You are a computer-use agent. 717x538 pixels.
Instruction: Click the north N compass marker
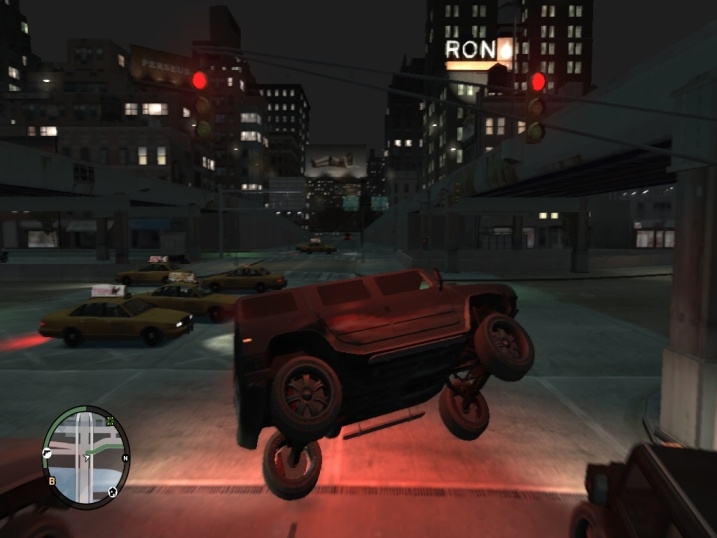(x=125, y=459)
